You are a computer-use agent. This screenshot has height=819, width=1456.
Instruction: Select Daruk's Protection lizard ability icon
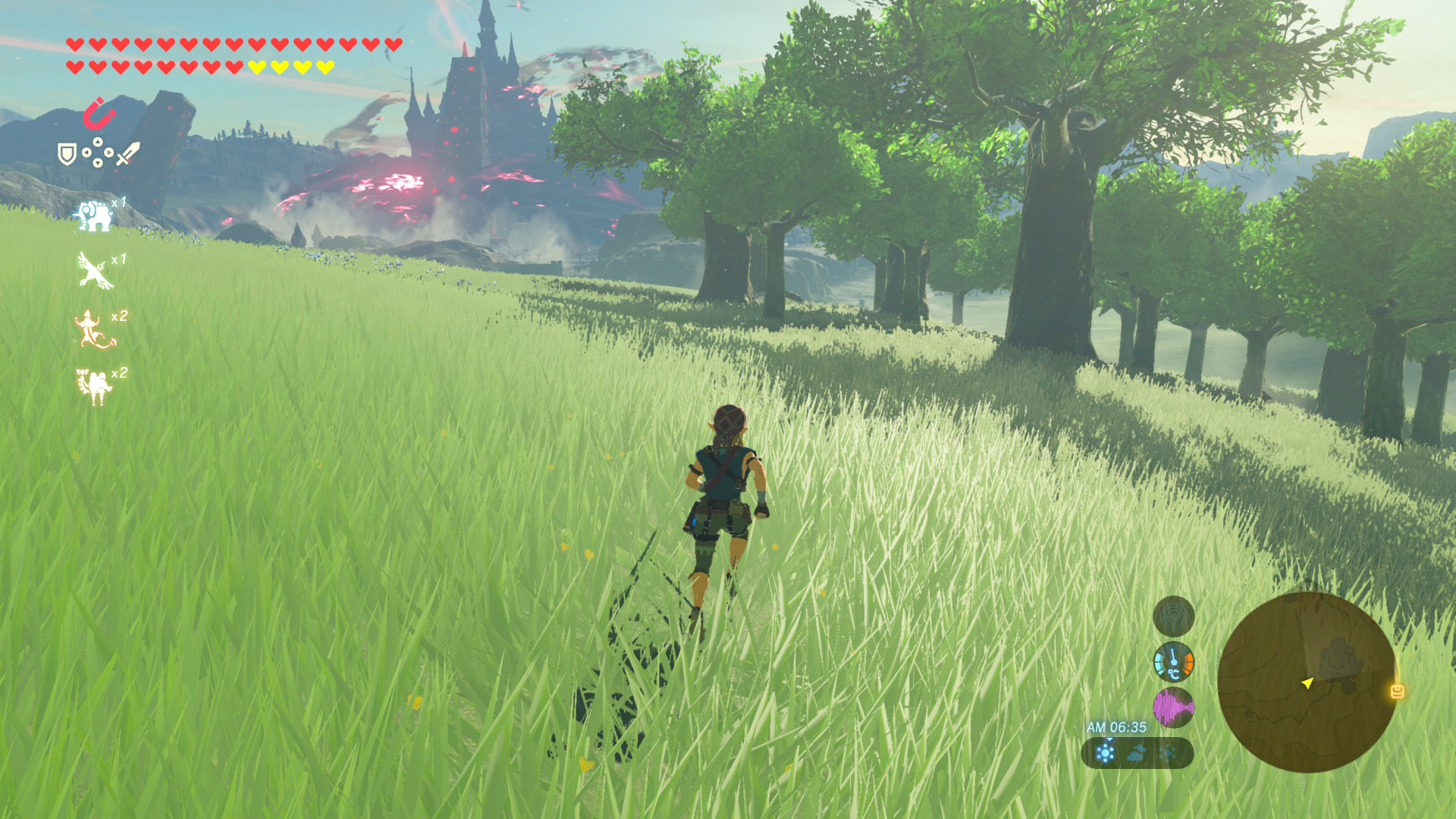pos(94,329)
